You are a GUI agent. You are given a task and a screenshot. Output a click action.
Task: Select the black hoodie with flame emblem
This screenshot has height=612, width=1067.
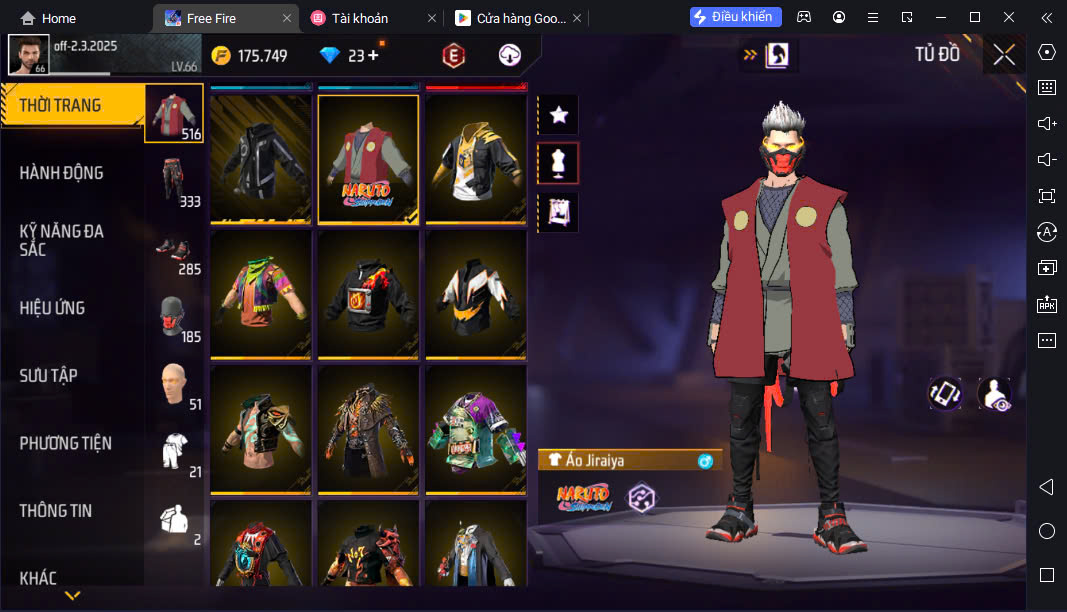[x=368, y=294]
